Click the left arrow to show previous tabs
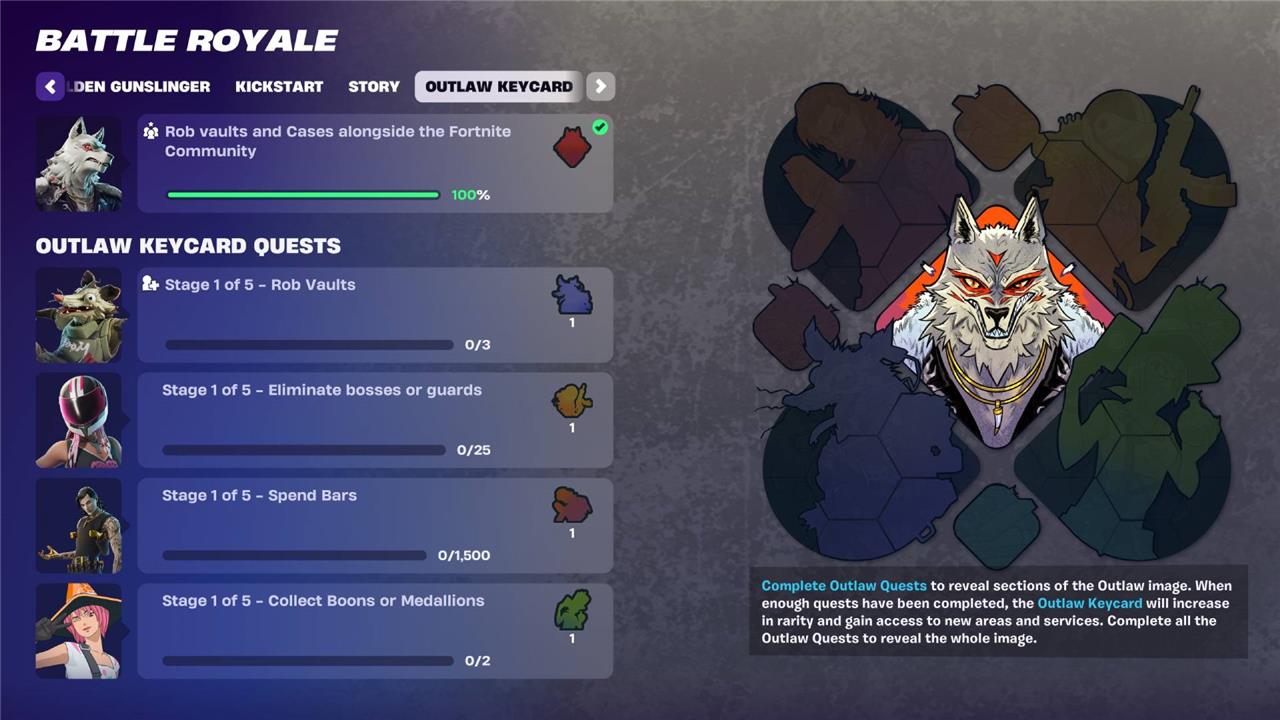This screenshot has width=1280, height=720. coord(50,87)
